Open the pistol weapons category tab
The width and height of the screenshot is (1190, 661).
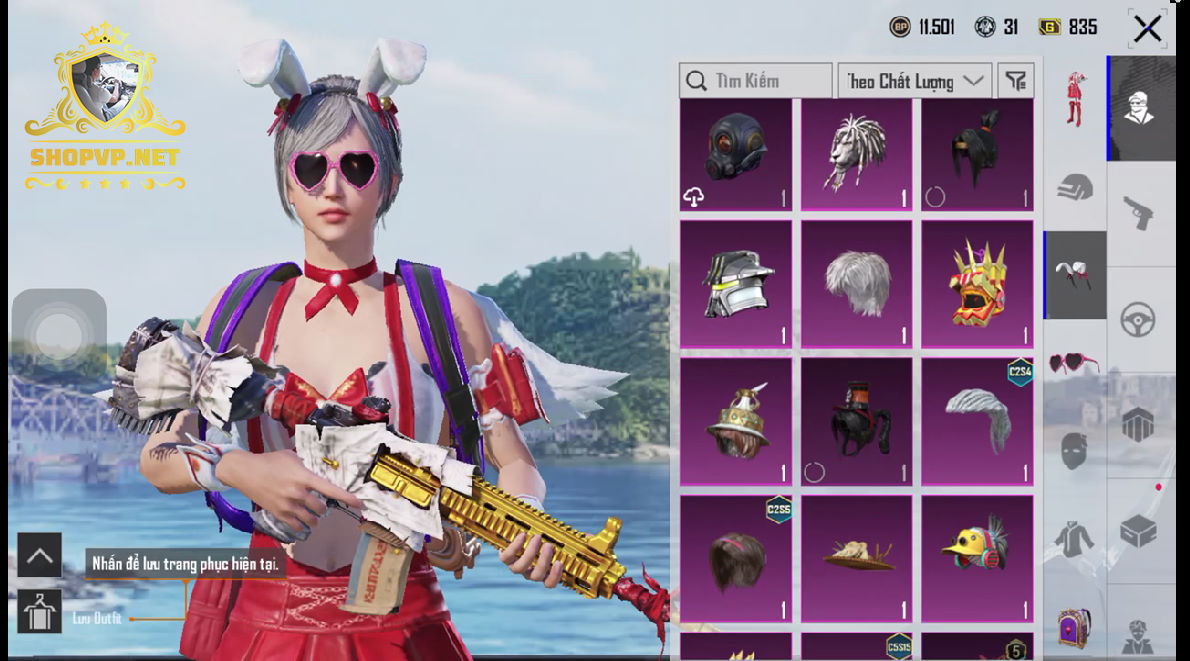pos(1140,213)
